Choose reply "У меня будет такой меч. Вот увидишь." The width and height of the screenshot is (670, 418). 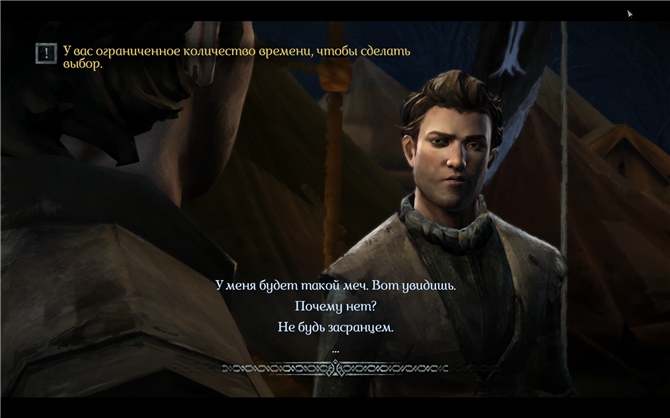coord(335,285)
